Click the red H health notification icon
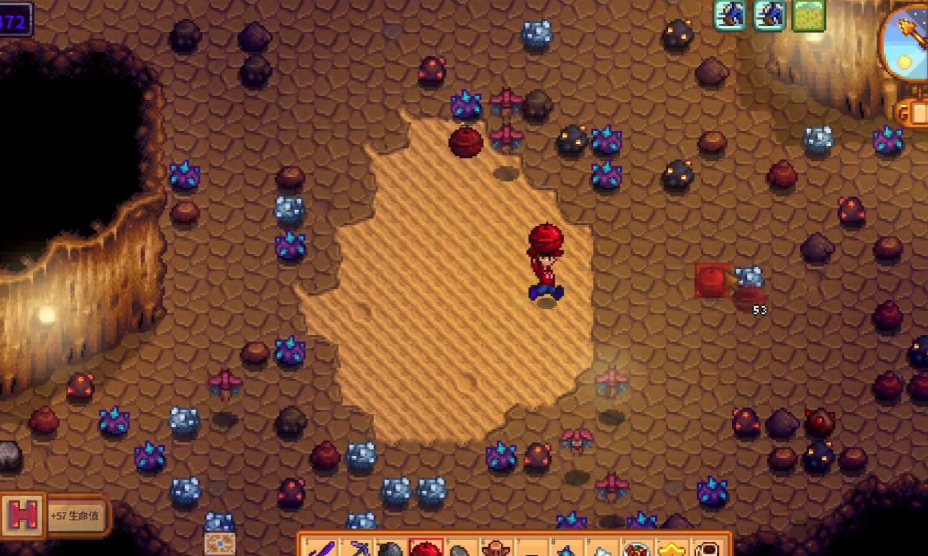Screen dimensions: 928x556 (x=23, y=516)
